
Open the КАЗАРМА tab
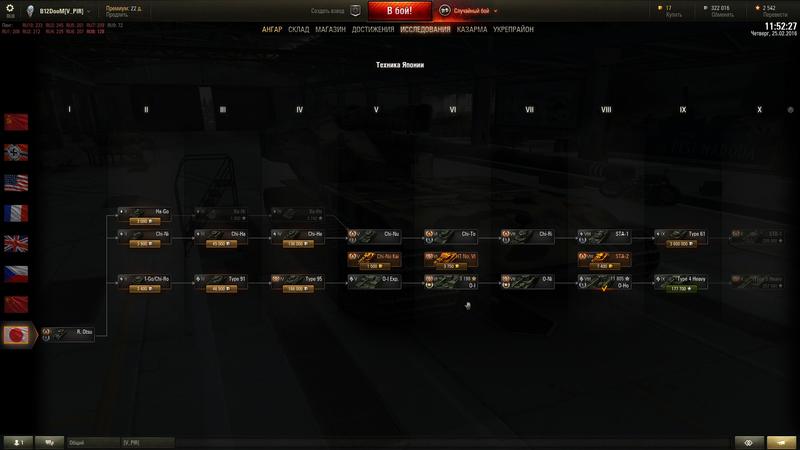click(x=472, y=30)
